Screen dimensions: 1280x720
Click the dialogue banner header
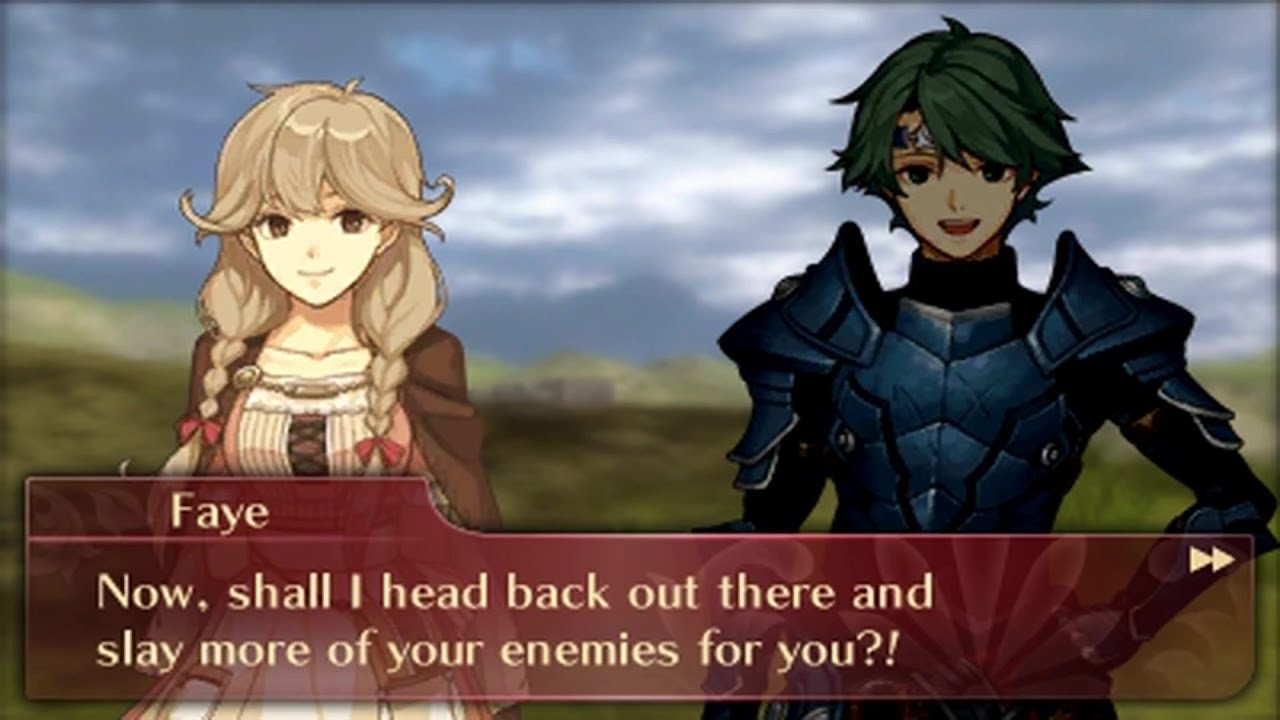tap(220, 512)
